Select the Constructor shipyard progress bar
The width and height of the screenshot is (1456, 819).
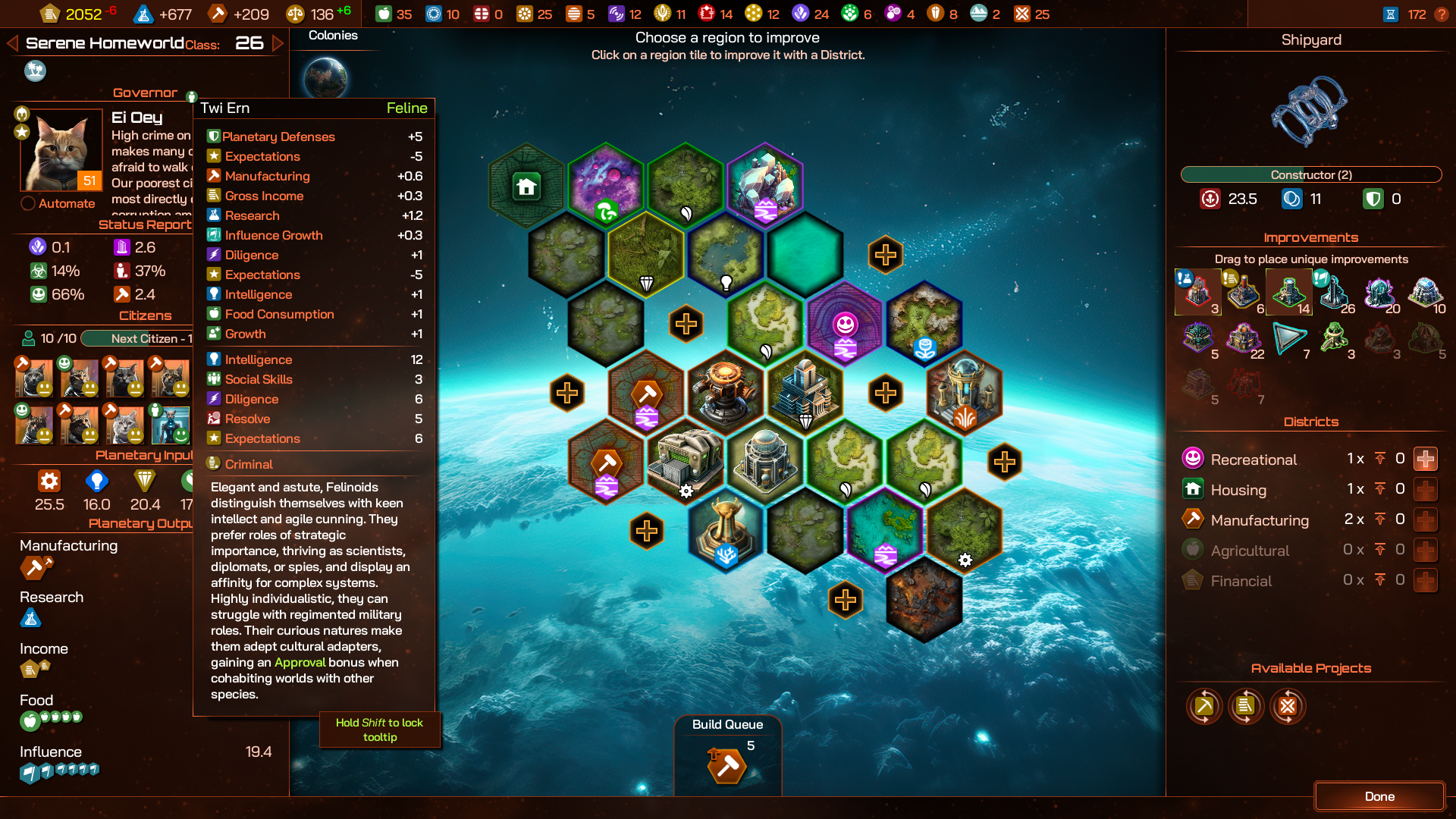click(1310, 175)
